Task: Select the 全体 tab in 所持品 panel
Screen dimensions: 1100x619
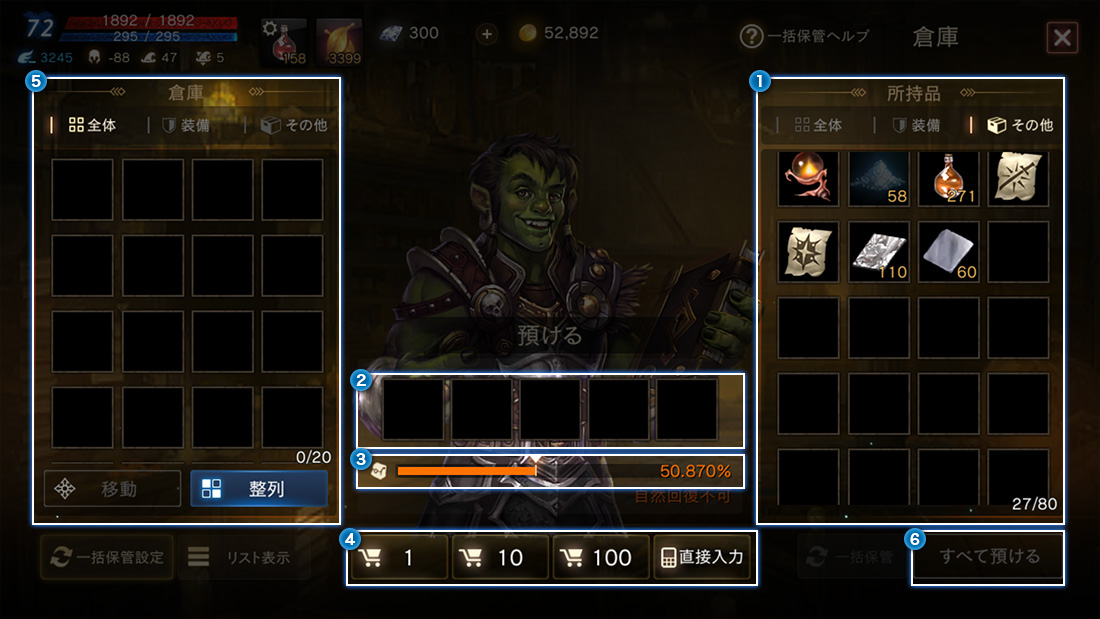Action: tap(817, 126)
